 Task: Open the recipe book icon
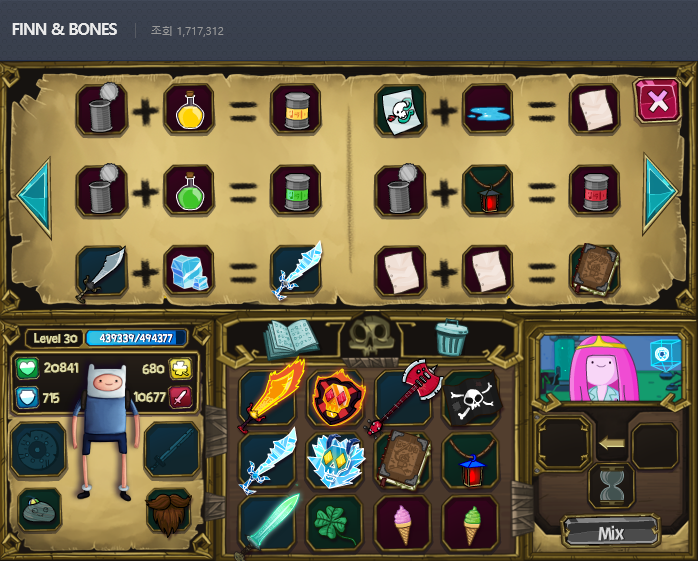point(290,338)
